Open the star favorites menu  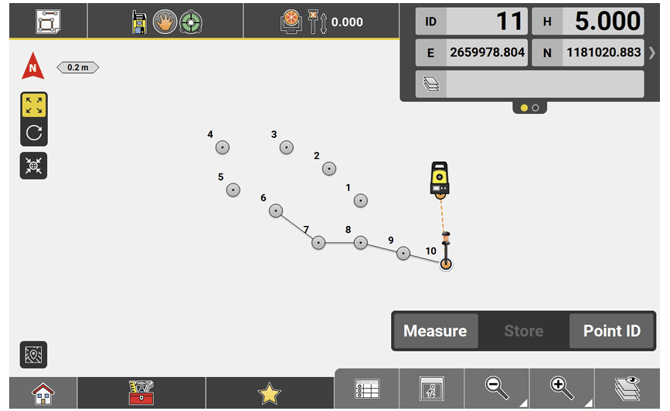point(269,394)
